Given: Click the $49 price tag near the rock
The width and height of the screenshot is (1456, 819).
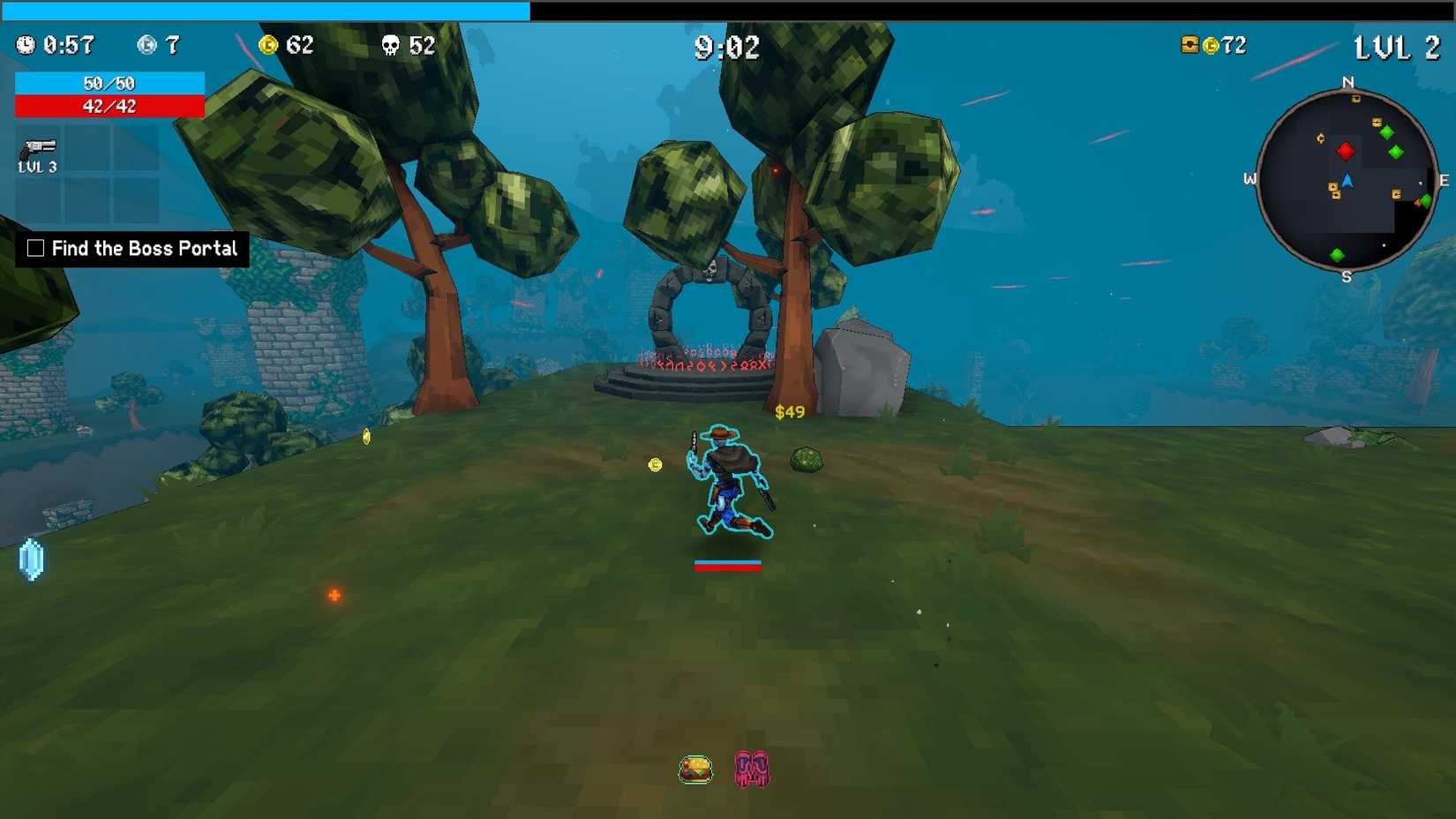Looking at the screenshot, I should click(x=790, y=410).
